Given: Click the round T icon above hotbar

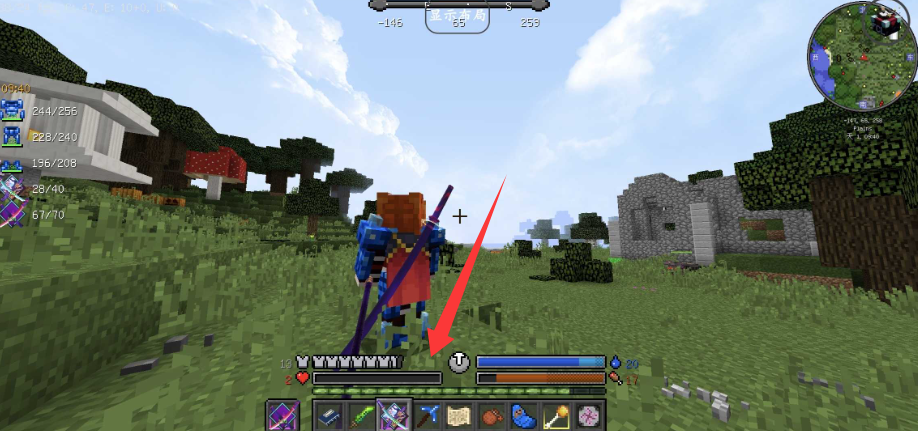Looking at the screenshot, I should (459, 362).
